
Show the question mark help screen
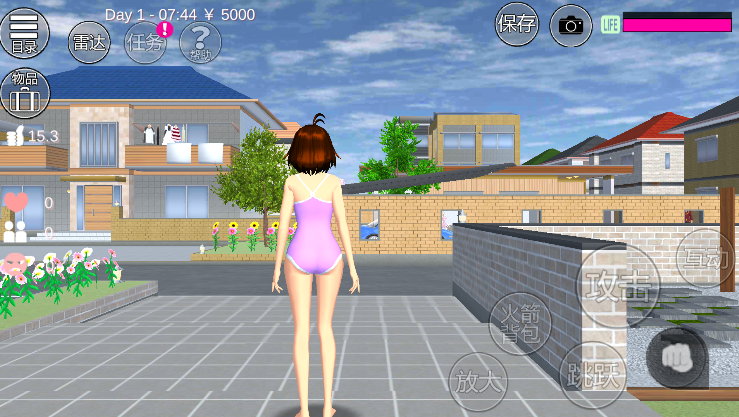tap(201, 43)
